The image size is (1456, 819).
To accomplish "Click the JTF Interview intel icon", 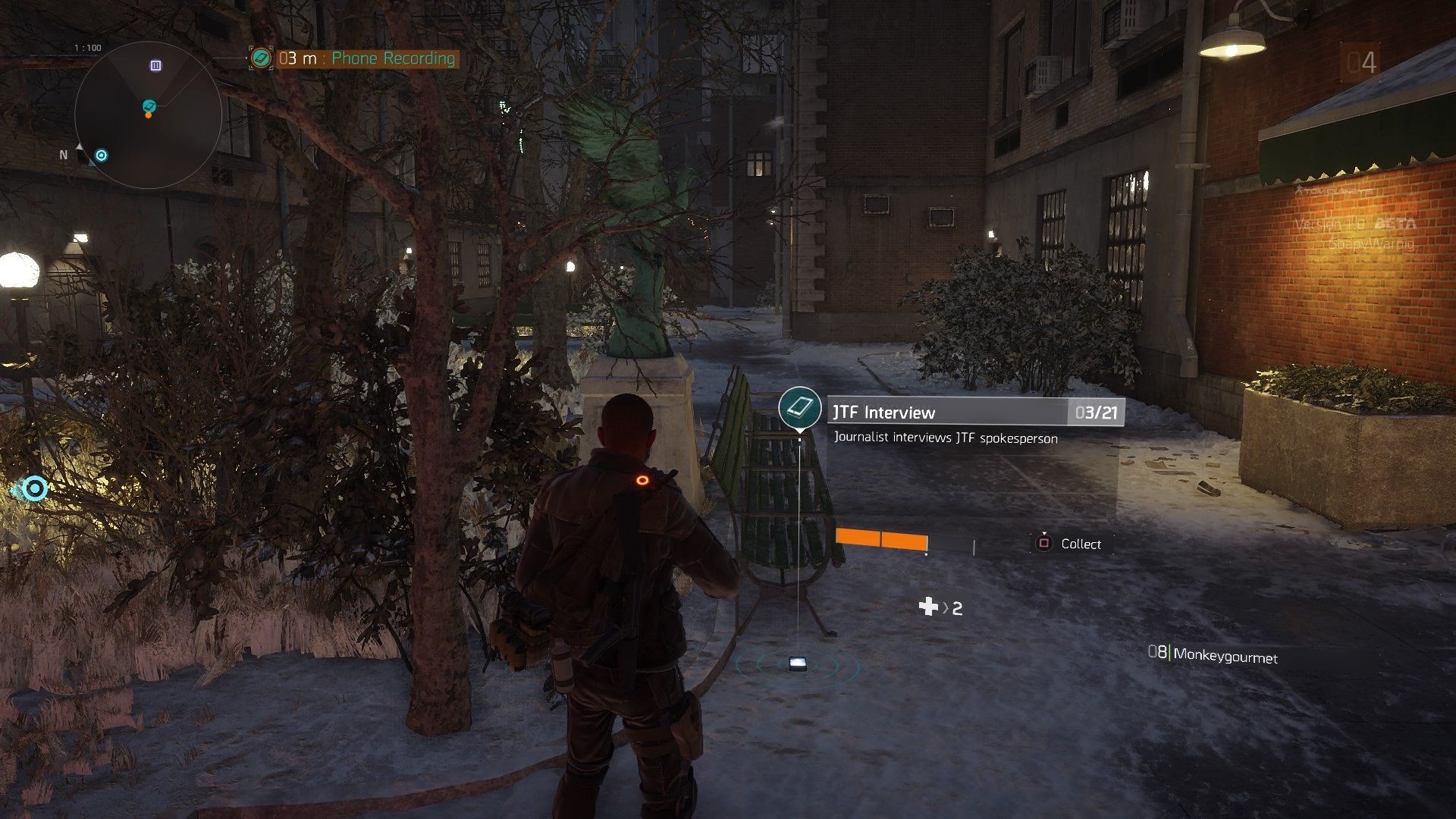I will tap(799, 408).
